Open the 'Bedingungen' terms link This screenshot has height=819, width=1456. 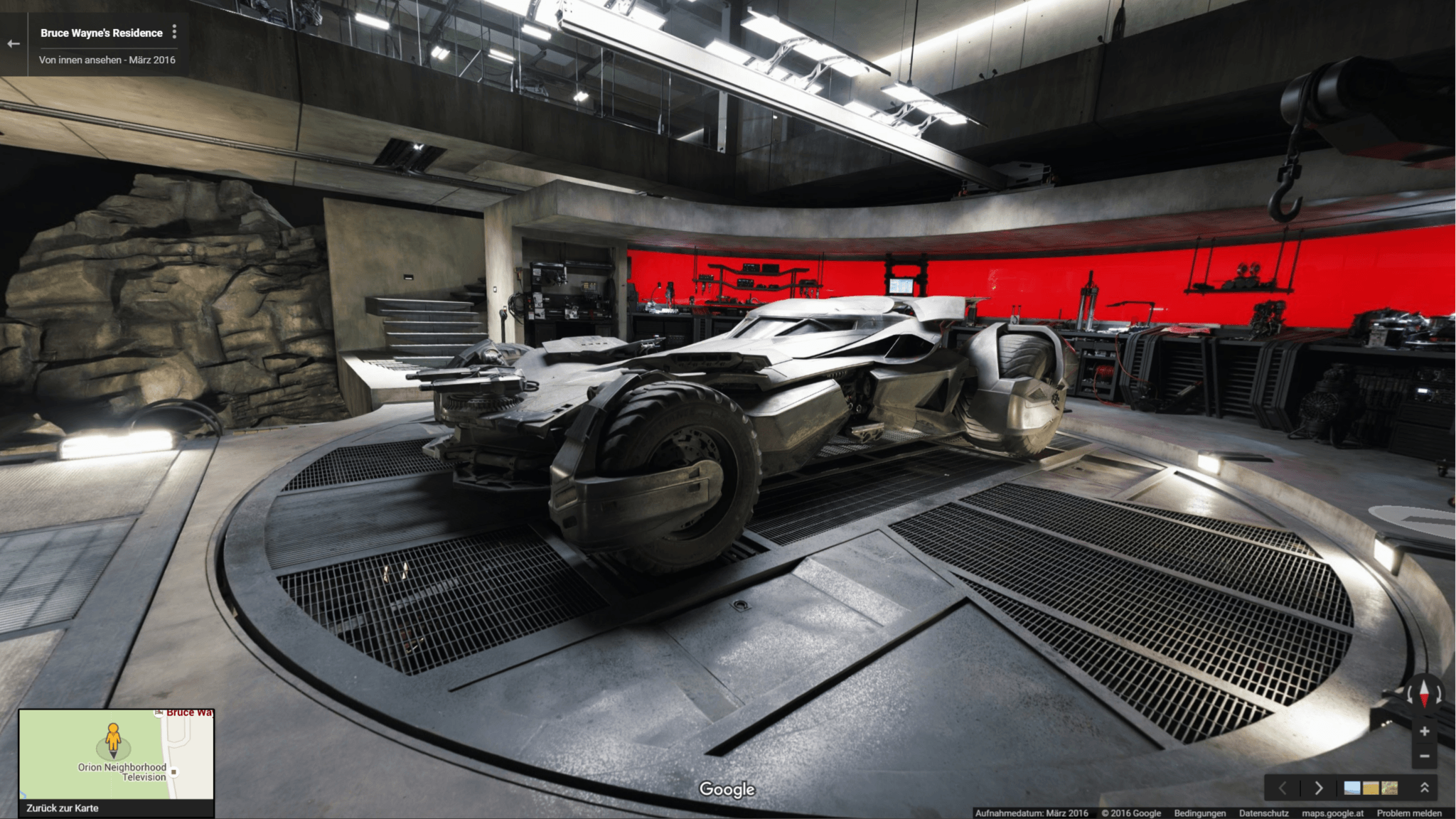click(x=1199, y=813)
